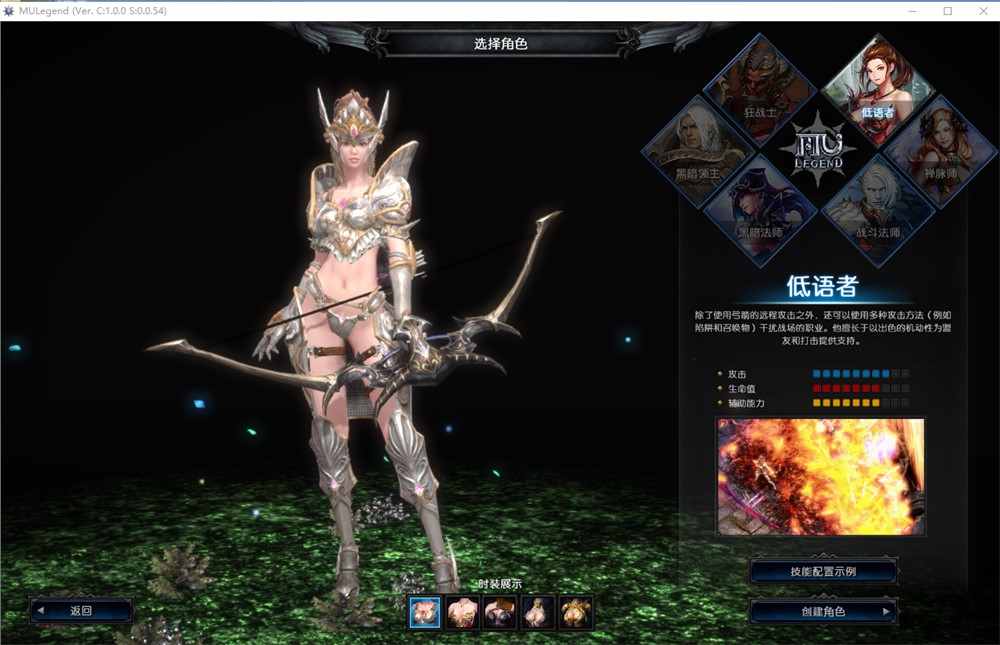1000x645 pixels.
Task: Choose the 黑暗法师 class portrait
Action: [x=760, y=208]
